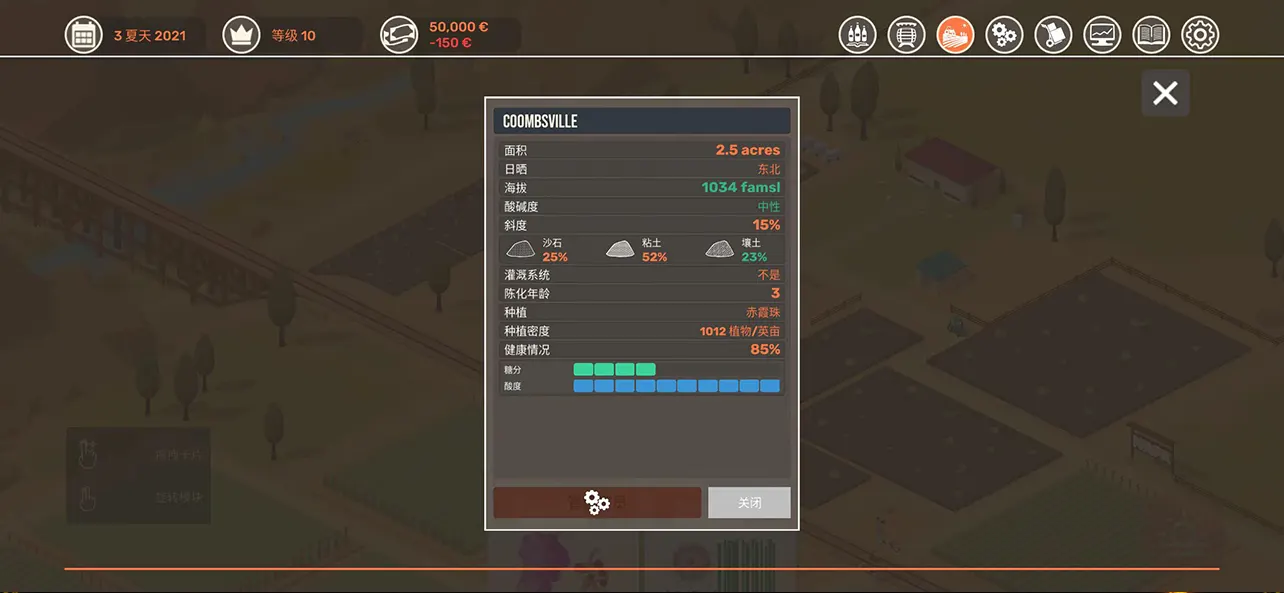Image resolution: width=1284 pixels, height=593 pixels.
Task: Click the dark red gears button
Action: click(597, 503)
